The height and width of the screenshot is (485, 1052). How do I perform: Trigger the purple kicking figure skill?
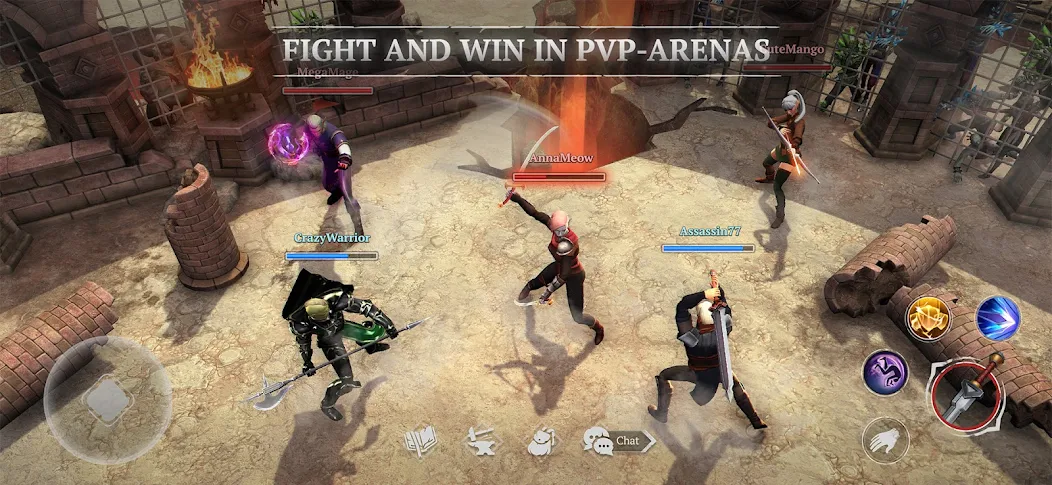click(x=885, y=373)
